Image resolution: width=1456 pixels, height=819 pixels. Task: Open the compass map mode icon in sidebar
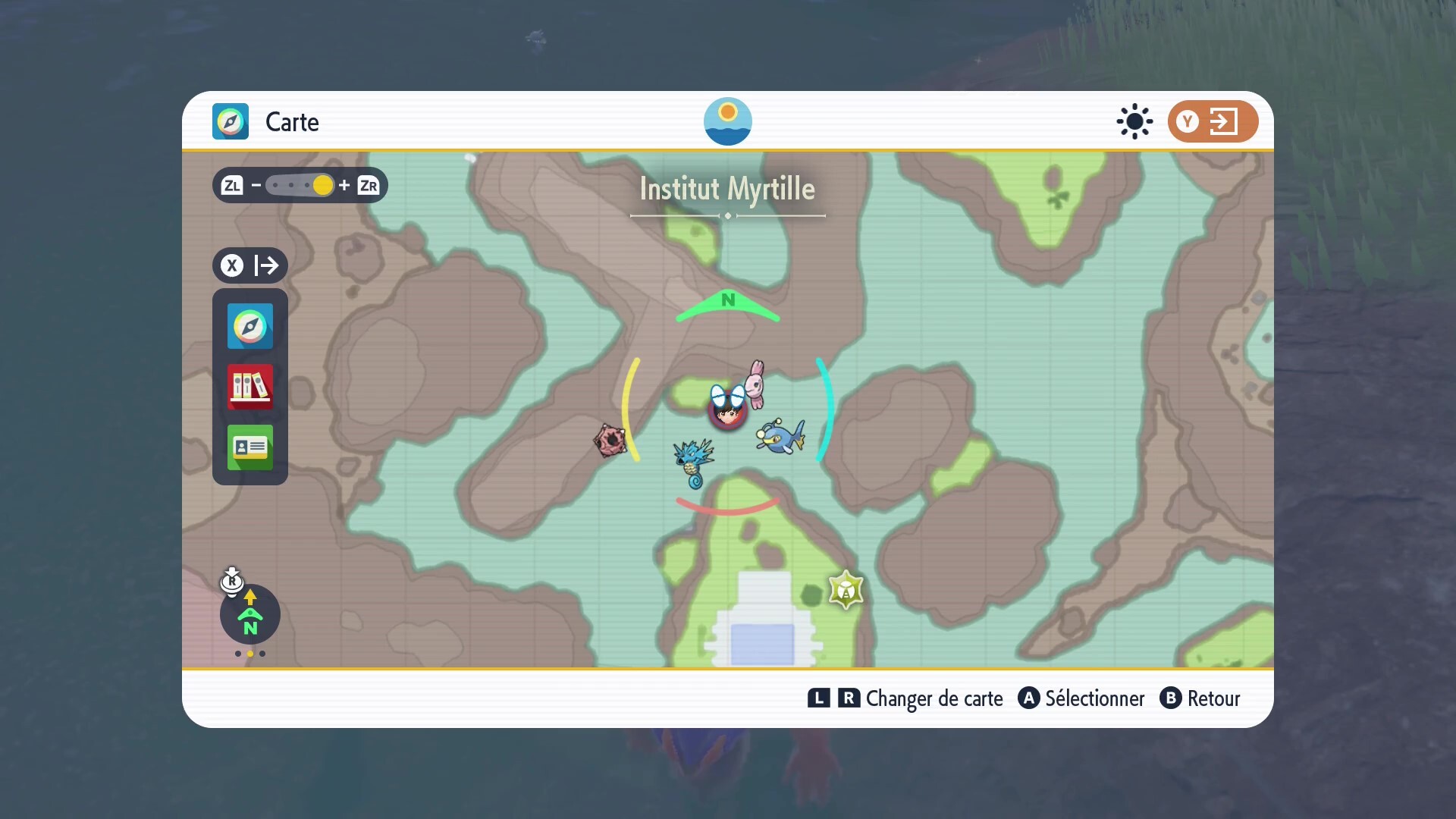tap(249, 327)
